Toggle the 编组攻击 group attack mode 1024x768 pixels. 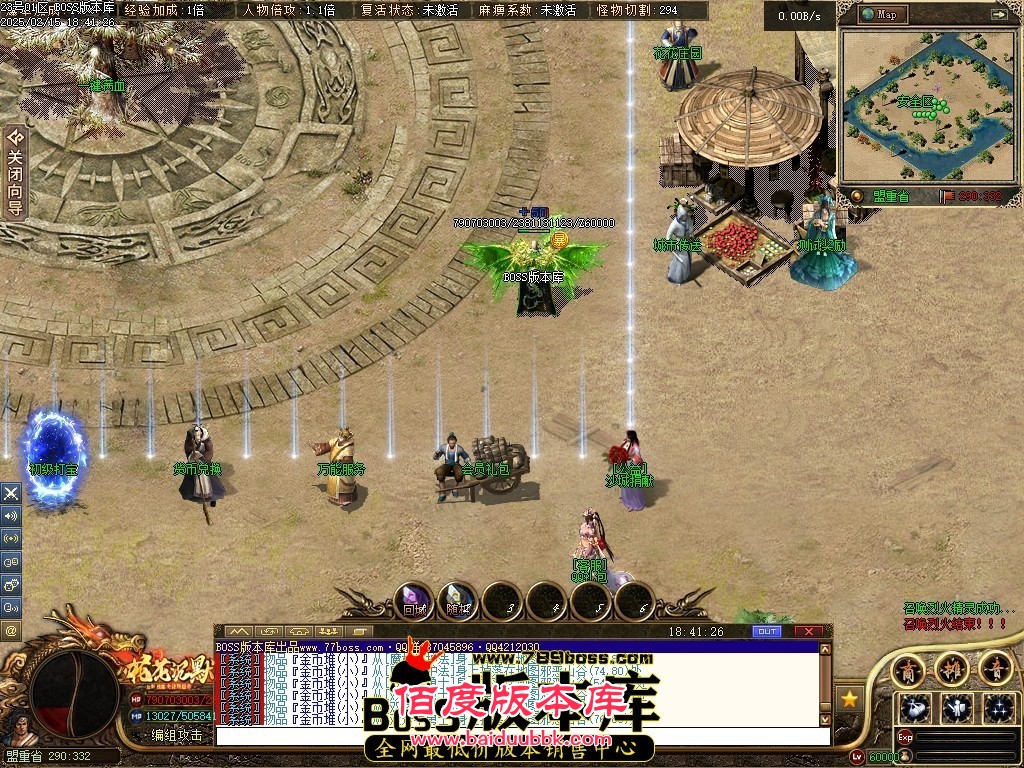pyautogui.click(x=176, y=735)
